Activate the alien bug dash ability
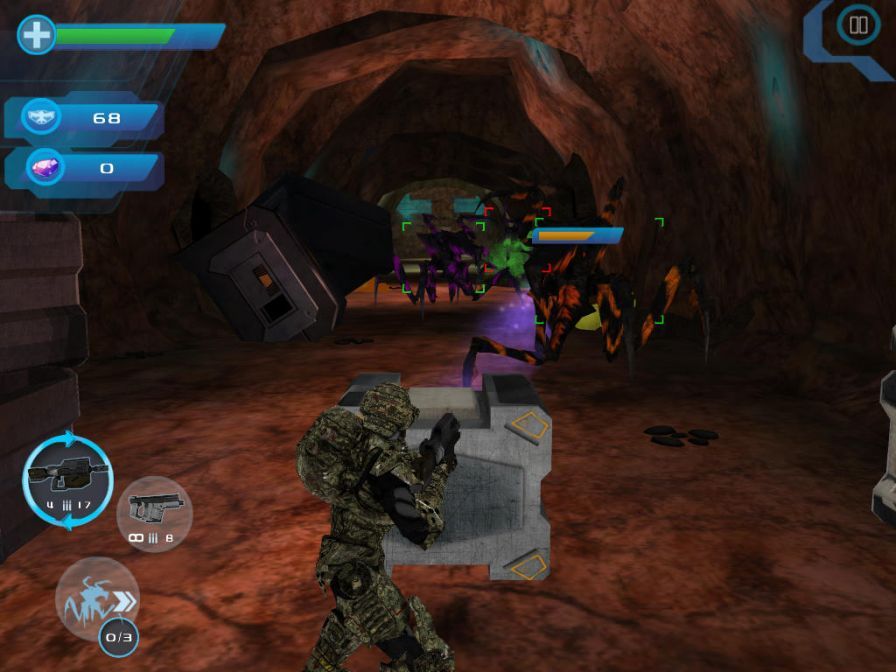The width and height of the screenshot is (896, 672). coord(96,600)
